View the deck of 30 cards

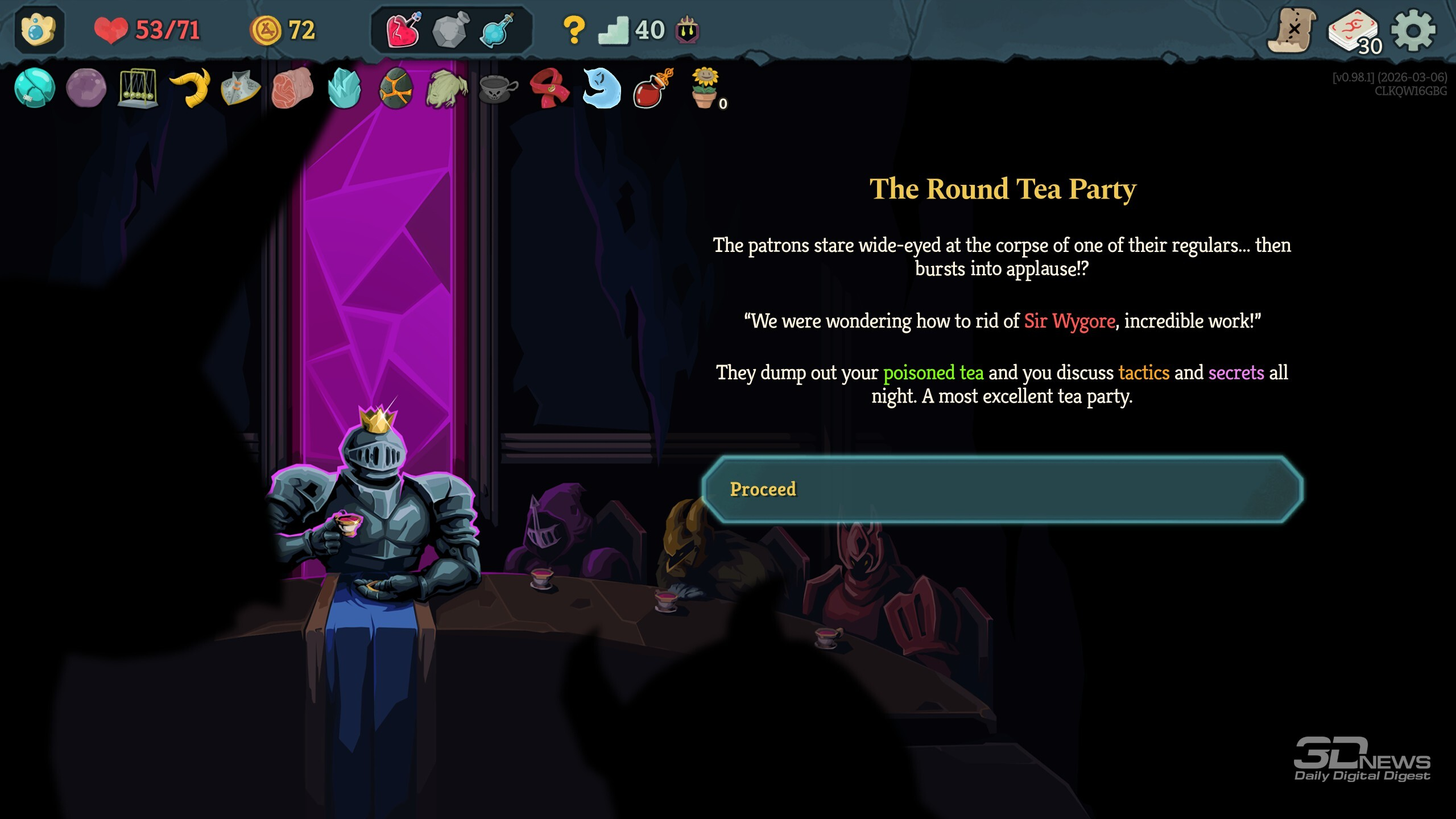(x=1354, y=31)
